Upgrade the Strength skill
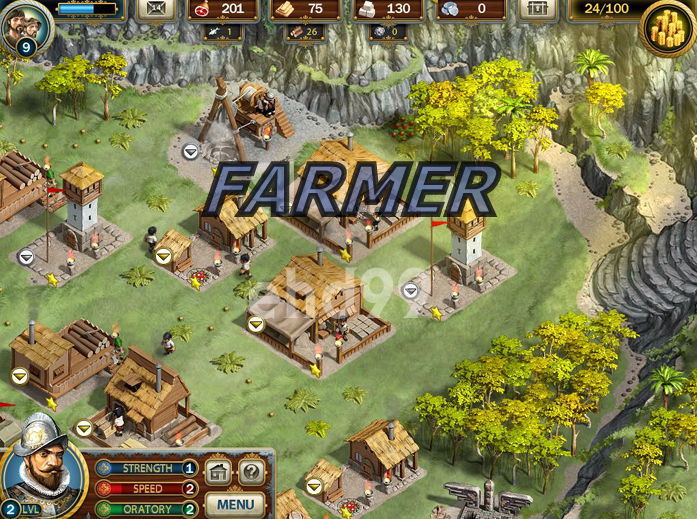 (x=189, y=468)
